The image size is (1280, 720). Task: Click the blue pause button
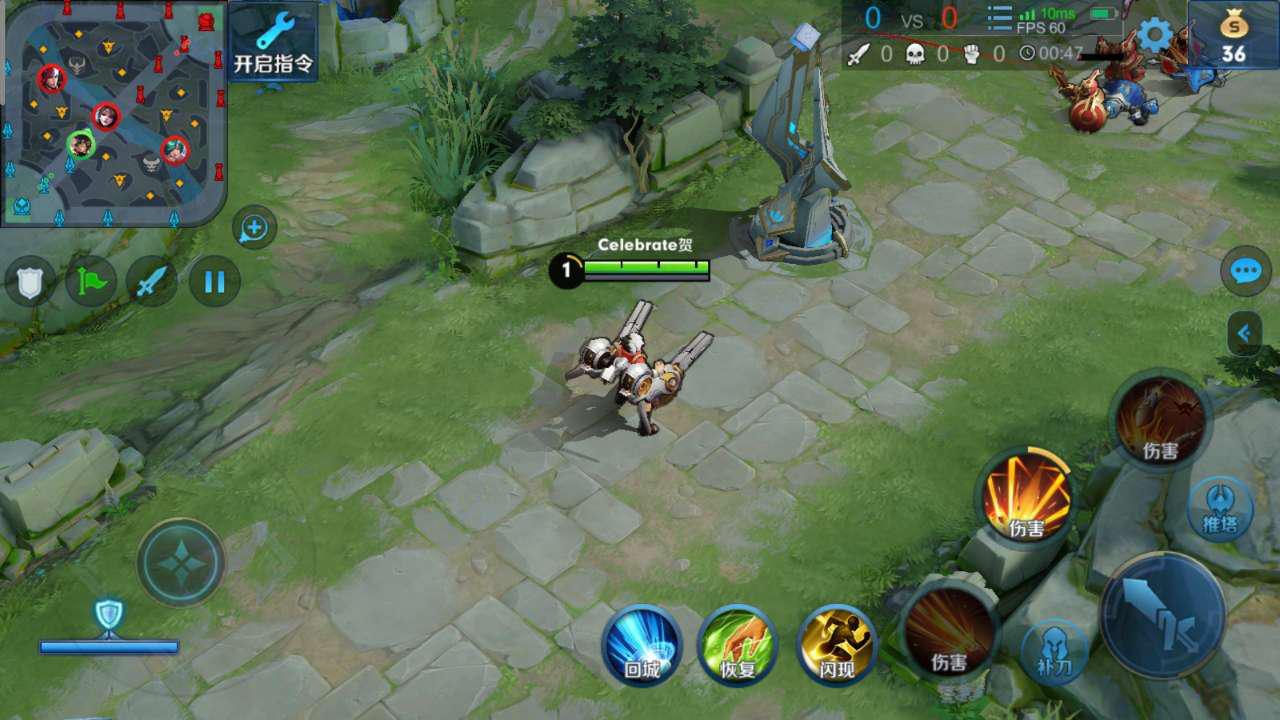pos(214,282)
